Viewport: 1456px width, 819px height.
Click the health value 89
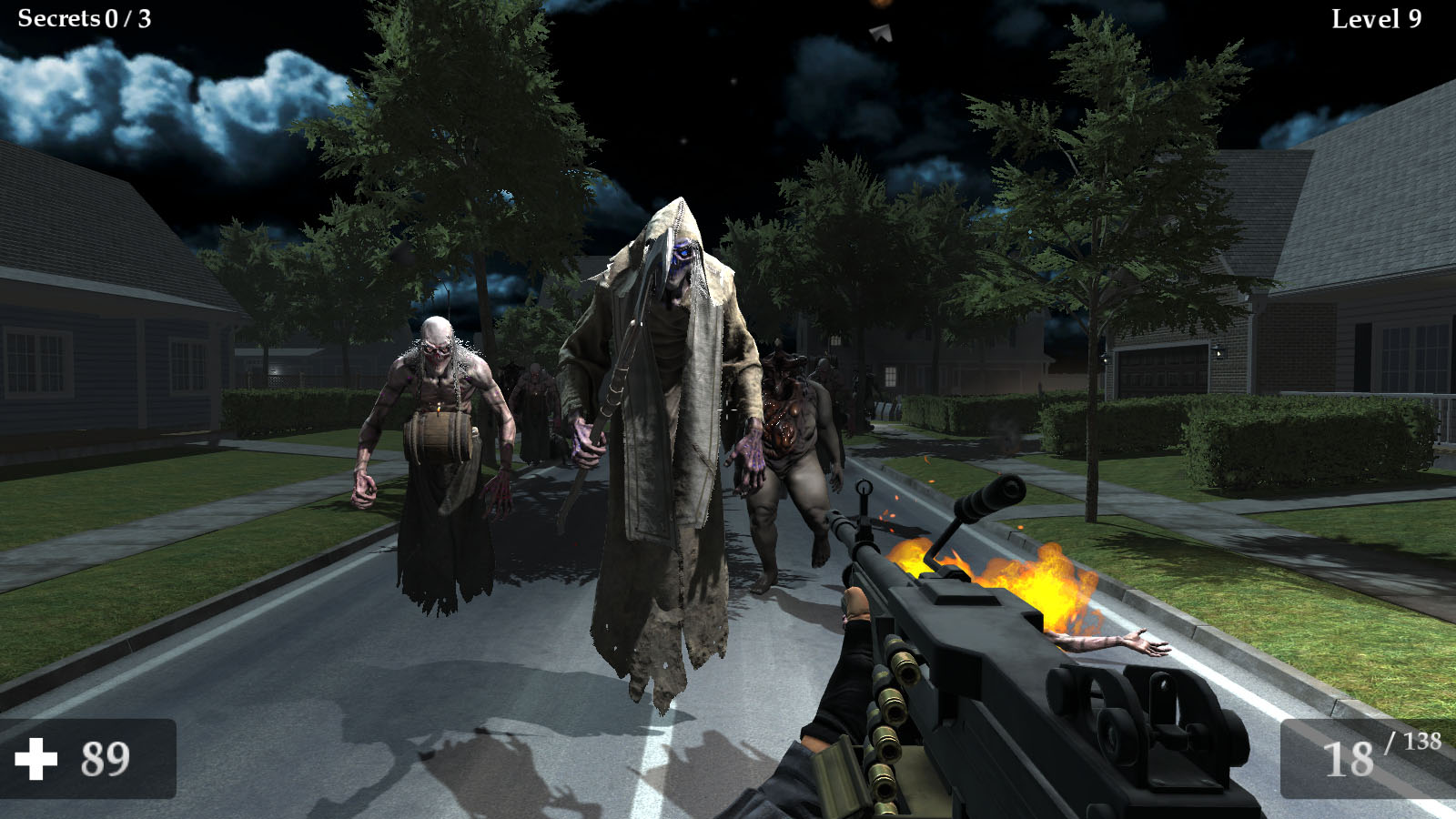coord(107,755)
